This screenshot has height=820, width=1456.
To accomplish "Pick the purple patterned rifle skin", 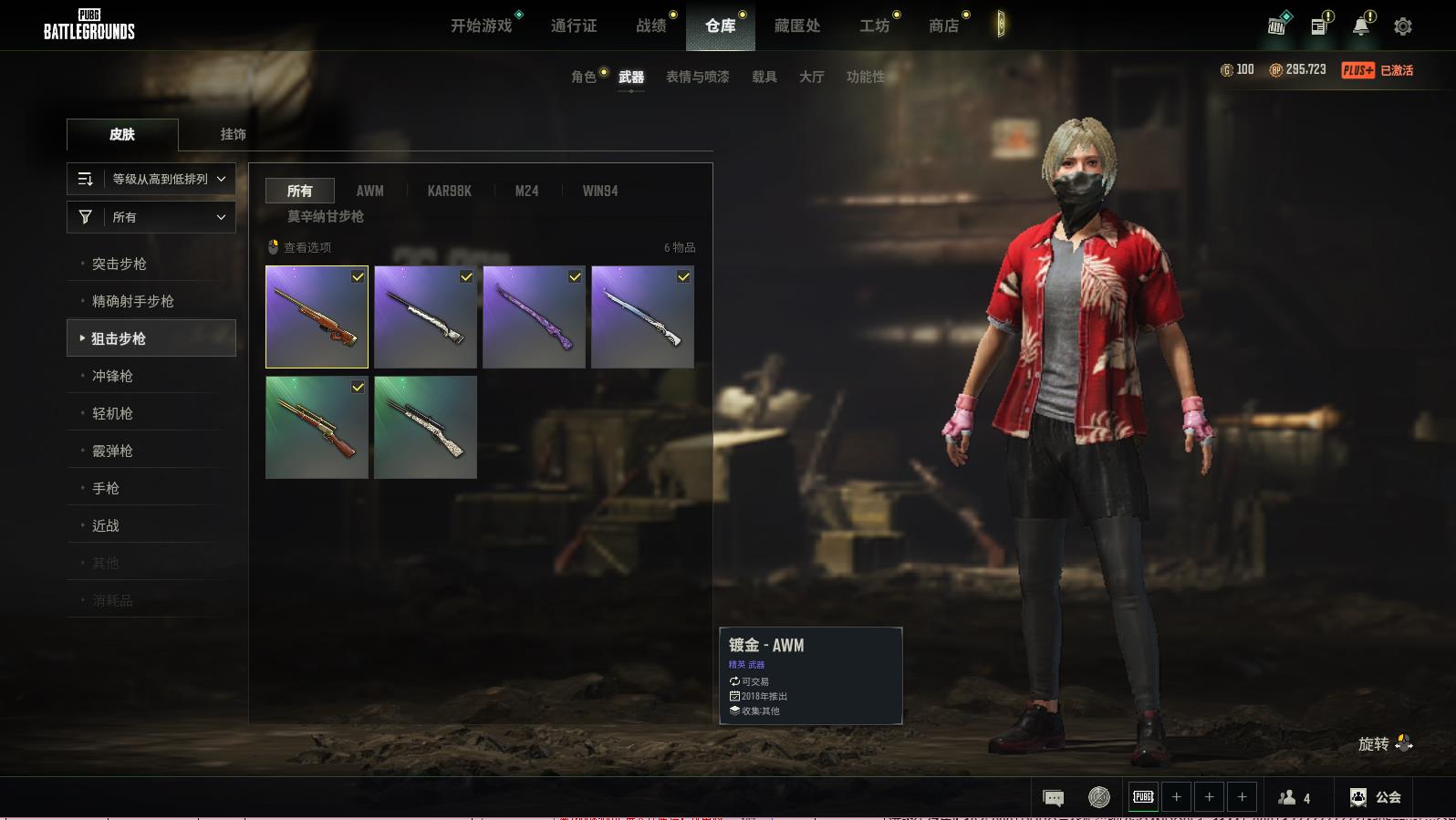I will coord(534,317).
